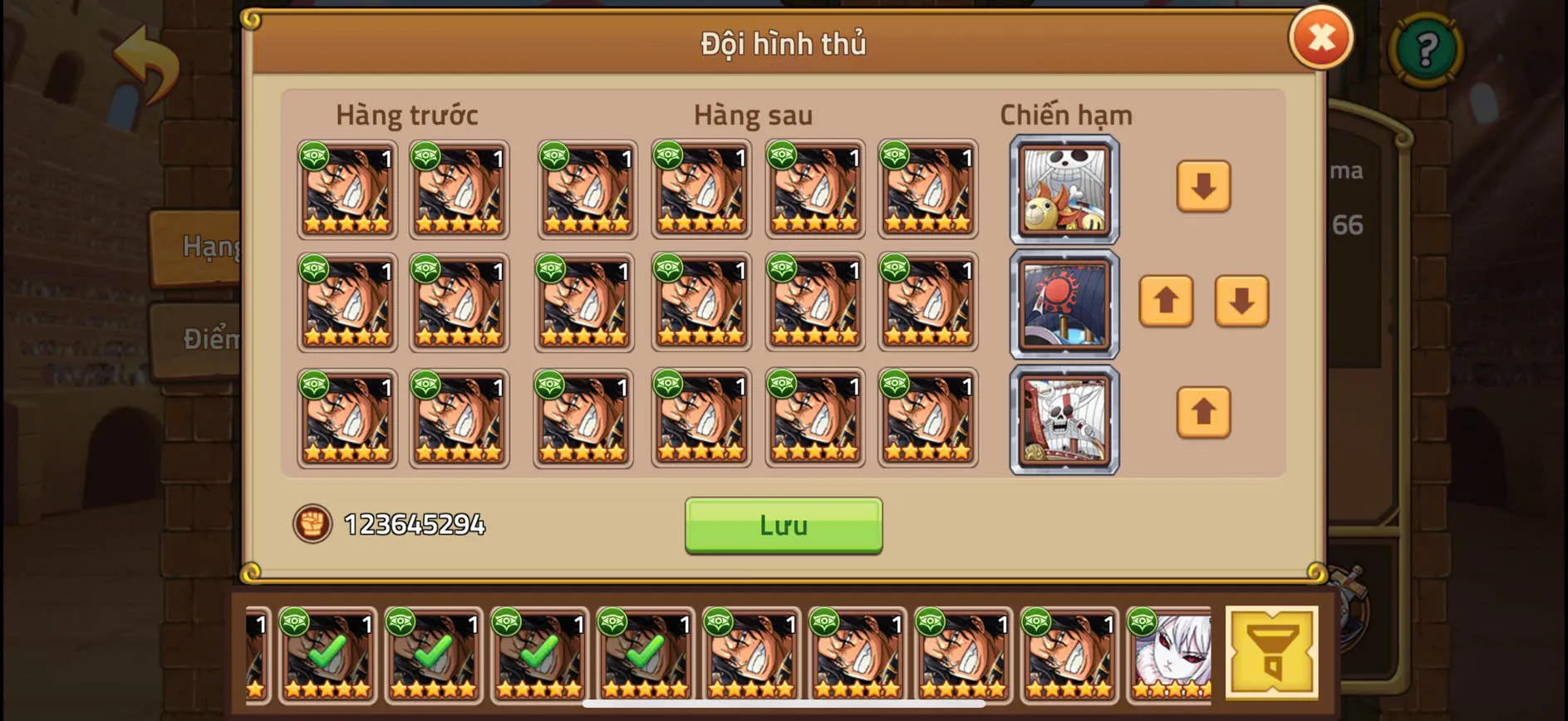Image resolution: width=1568 pixels, height=721 pixels.
Task: Select the red-sailed warship icon
Action: point(1064,305)
